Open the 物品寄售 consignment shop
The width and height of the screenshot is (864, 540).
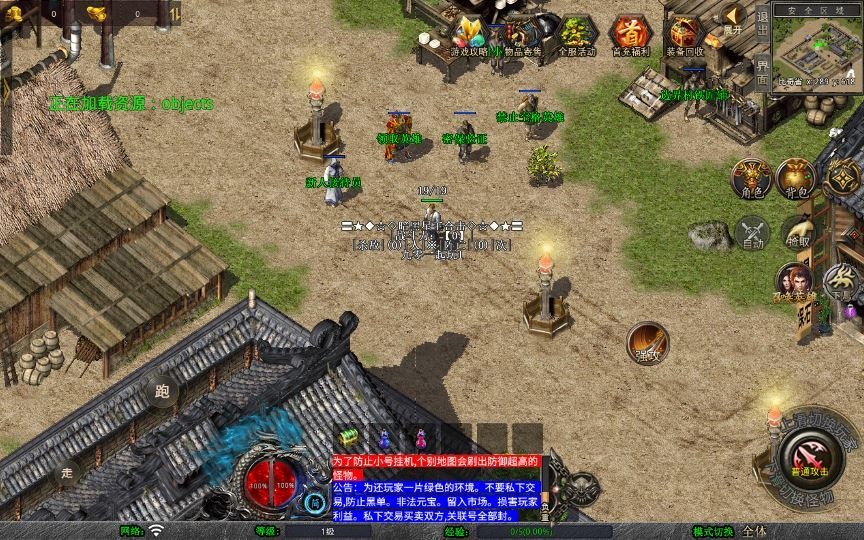click(522, 35)
